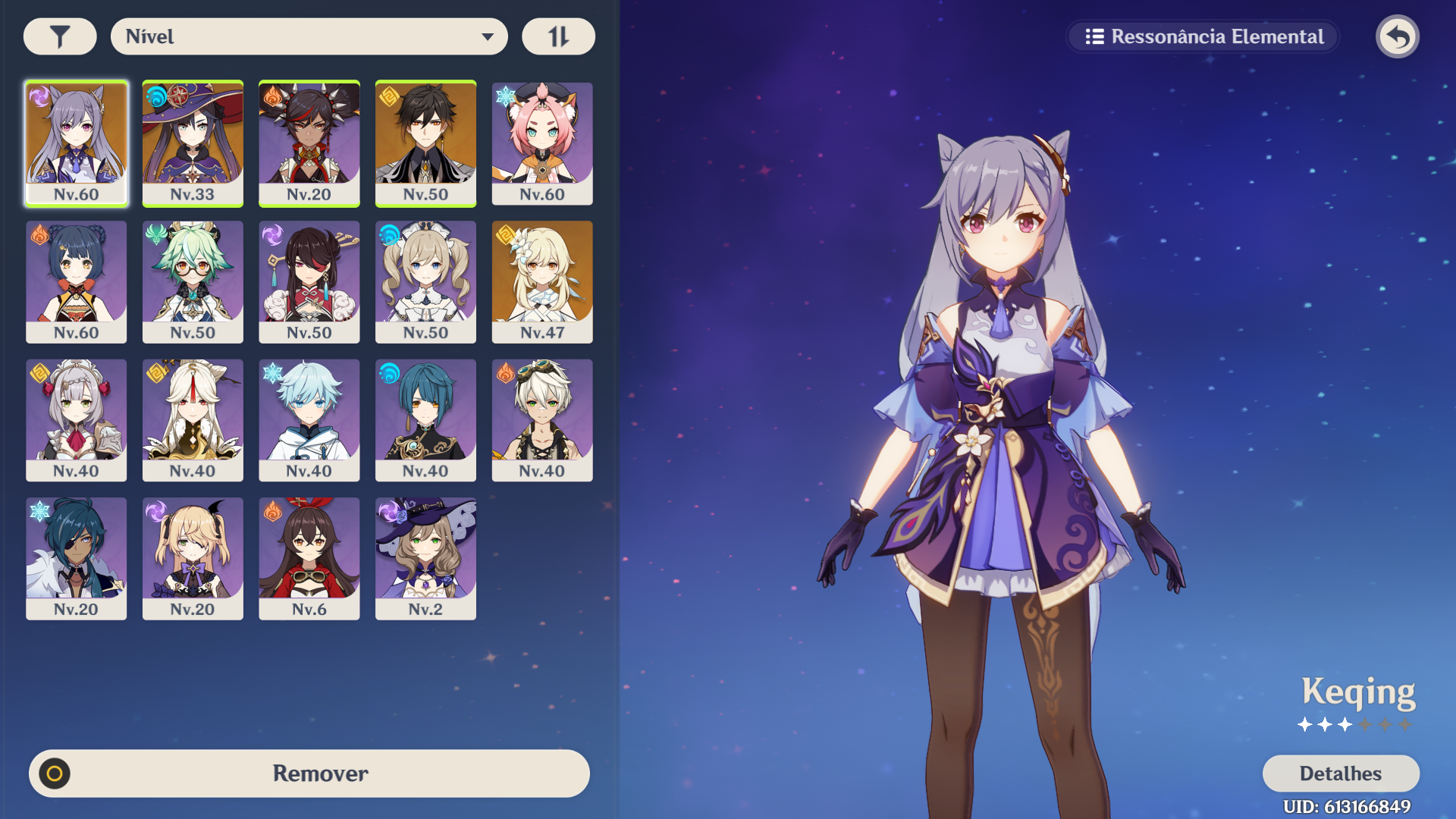Choose Xiangling's level 60 card
This screenshot has height=819, width=1456.
pyautogui.click(x=77, y=281)
